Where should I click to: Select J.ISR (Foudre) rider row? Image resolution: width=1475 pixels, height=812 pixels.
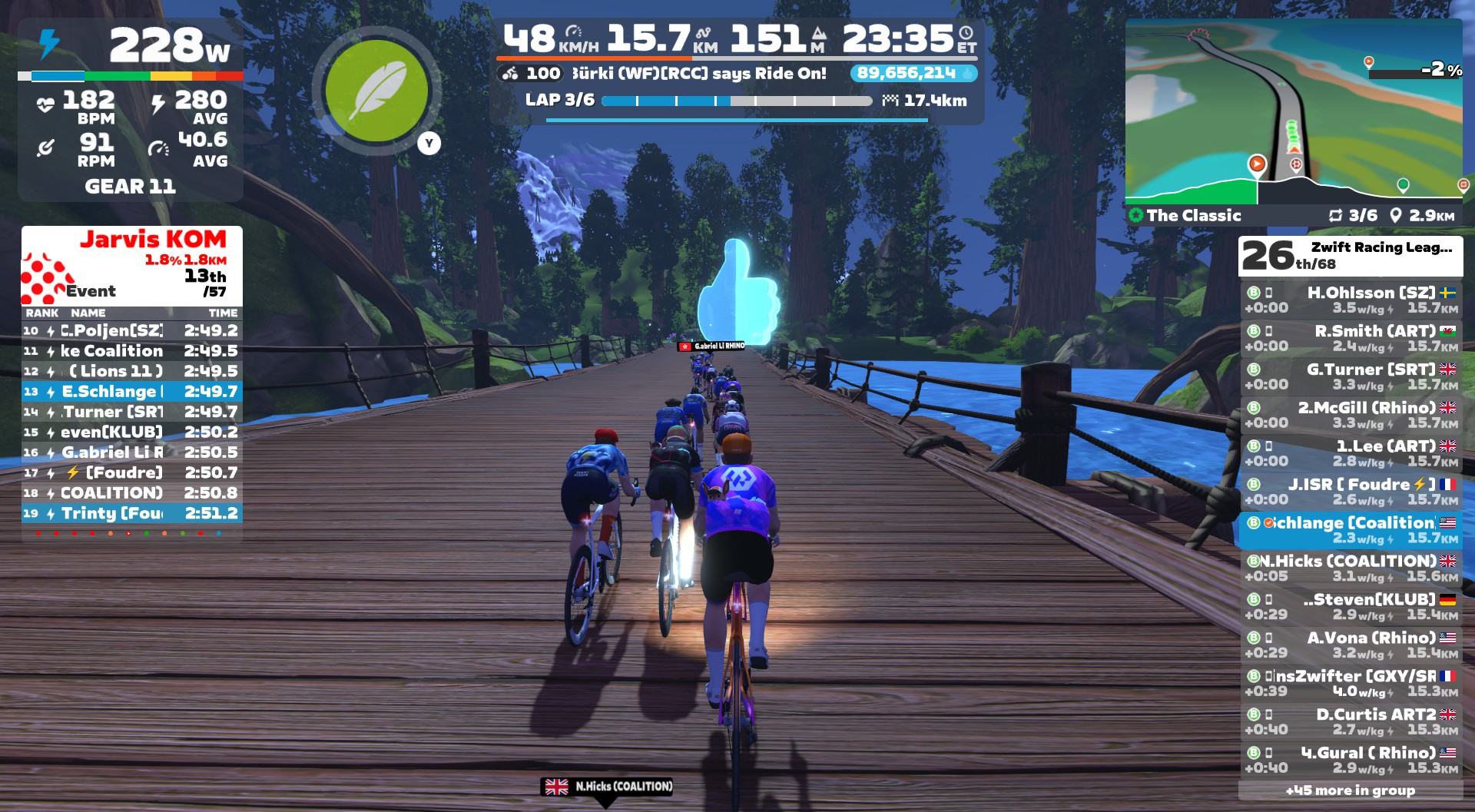tap(1351, 492)
